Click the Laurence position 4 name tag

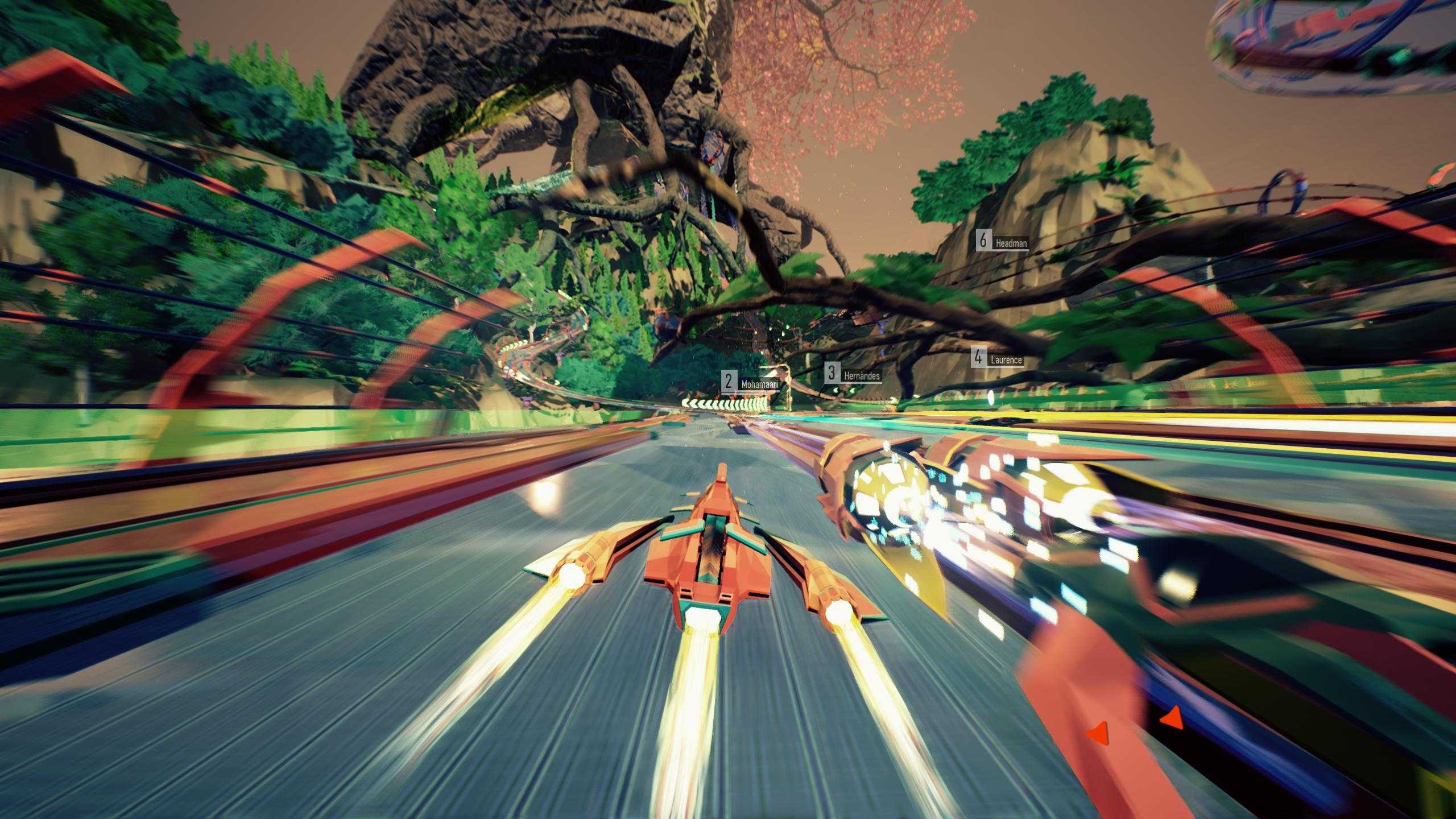998,359
